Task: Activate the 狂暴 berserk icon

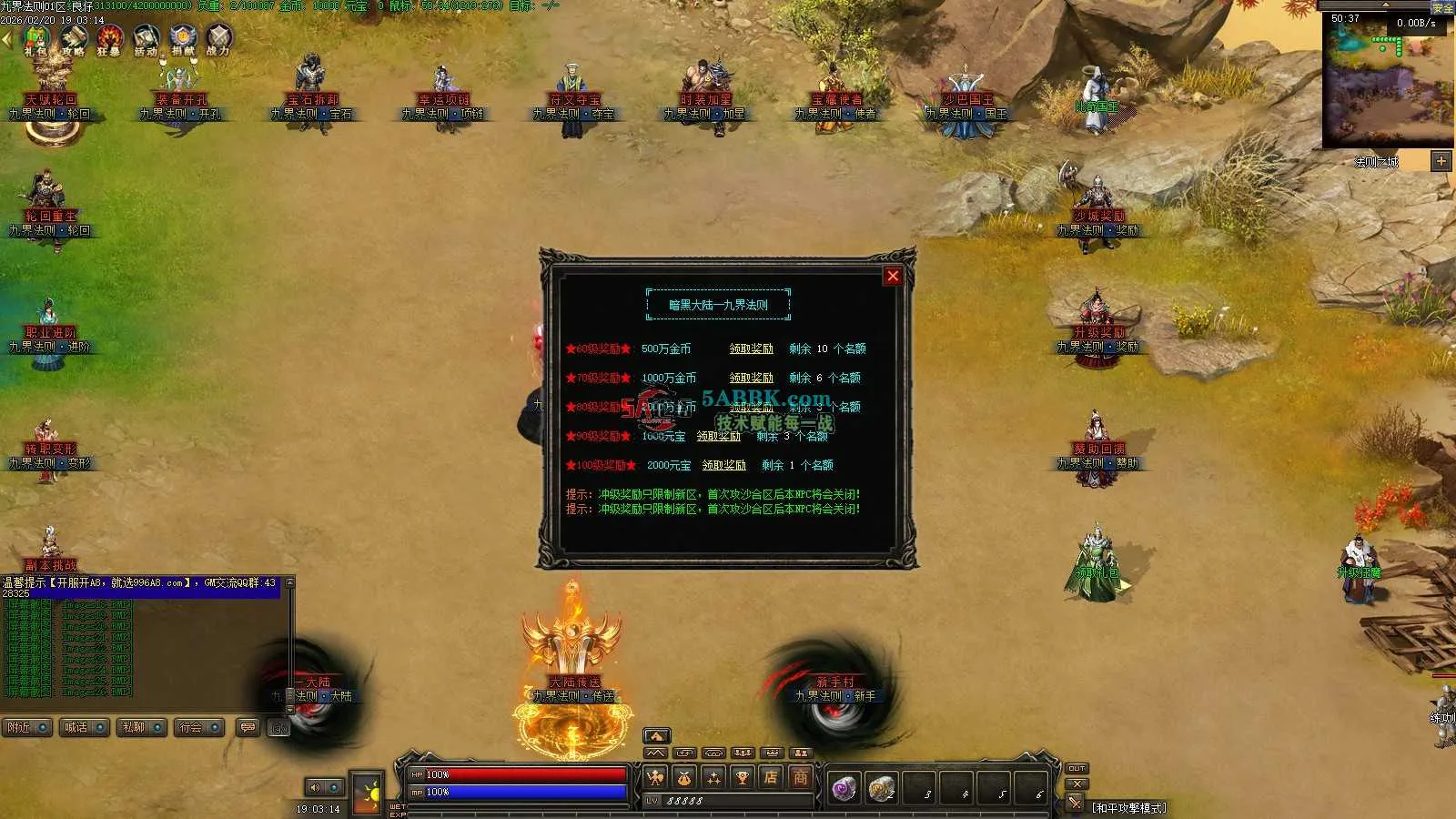Action: pos(109,40)
